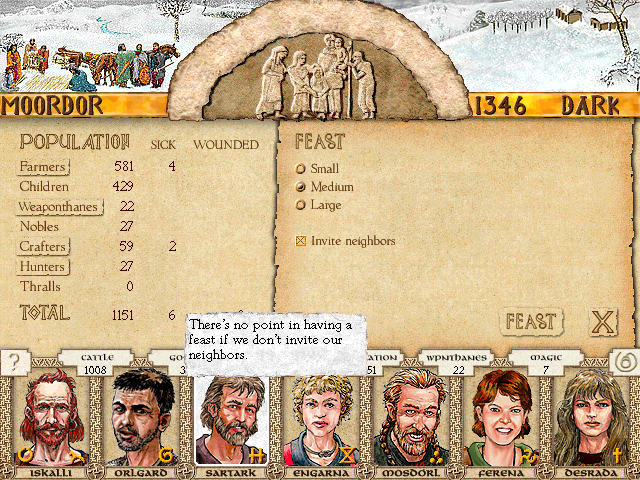
Task: Consult Desrada's advisor portrait
Action: point(592,420)
